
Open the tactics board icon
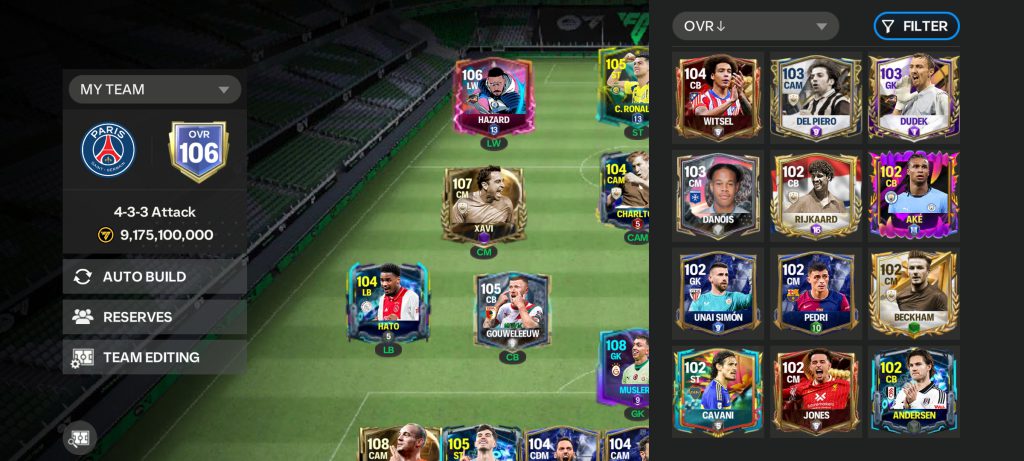click(80, 437)
